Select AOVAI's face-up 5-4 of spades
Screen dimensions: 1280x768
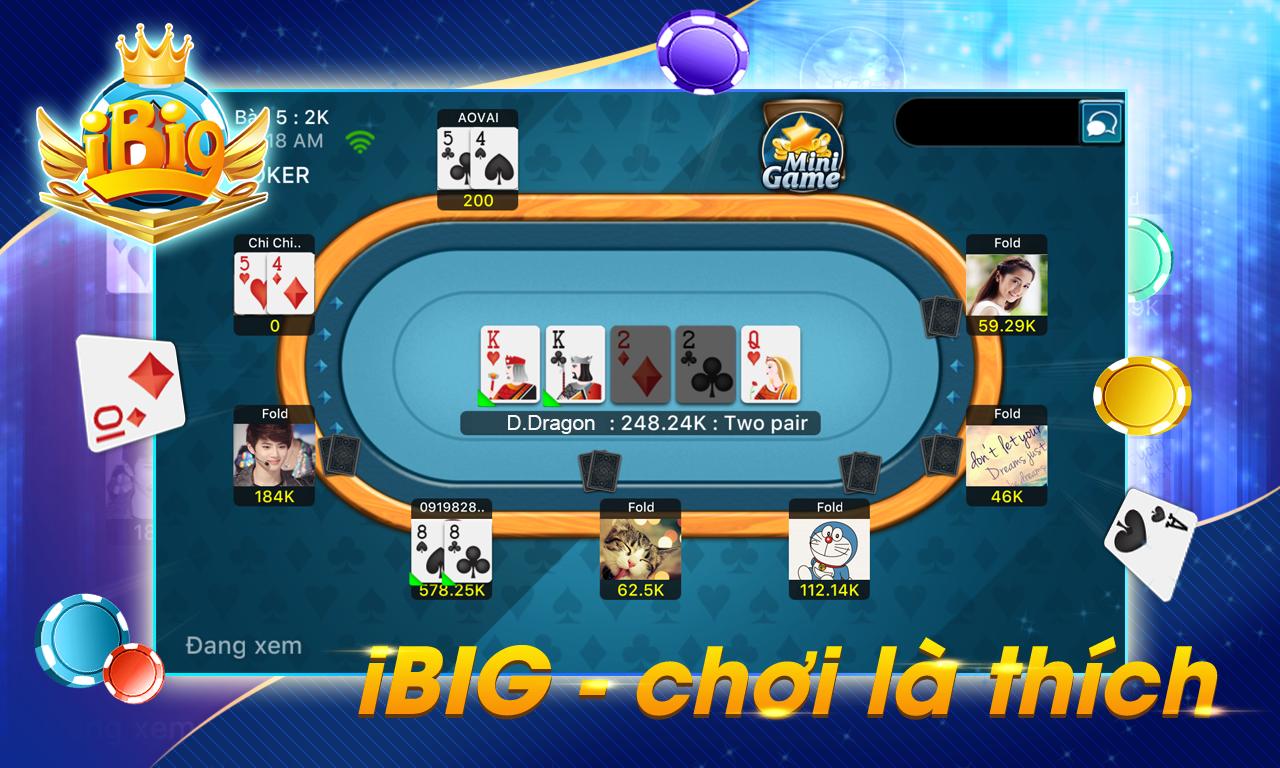tap(477, 160)
